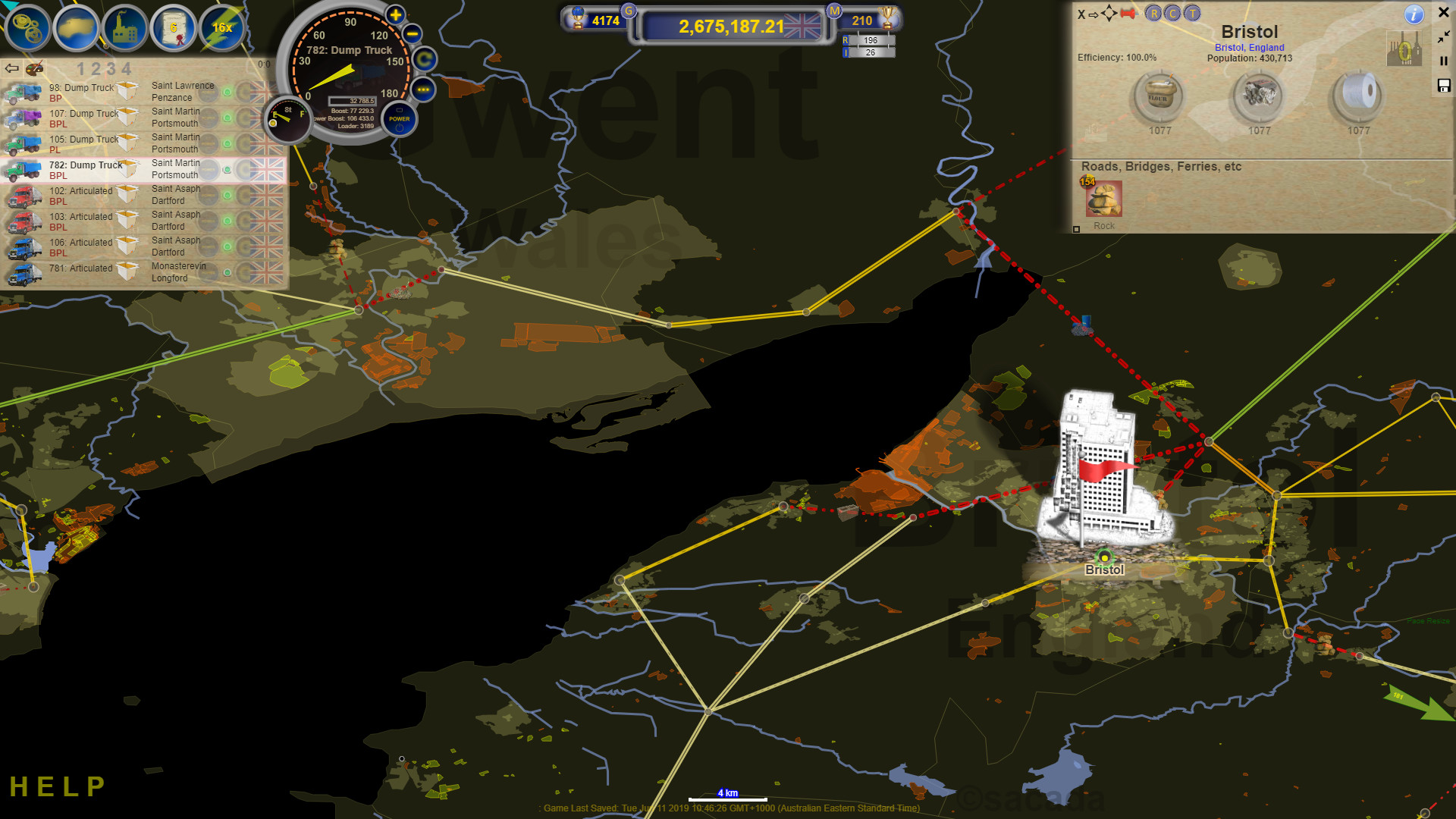Viewport: 1456px width, 819px height.
Task: Open the paint palette color picker
Action: tap(33, 67)
